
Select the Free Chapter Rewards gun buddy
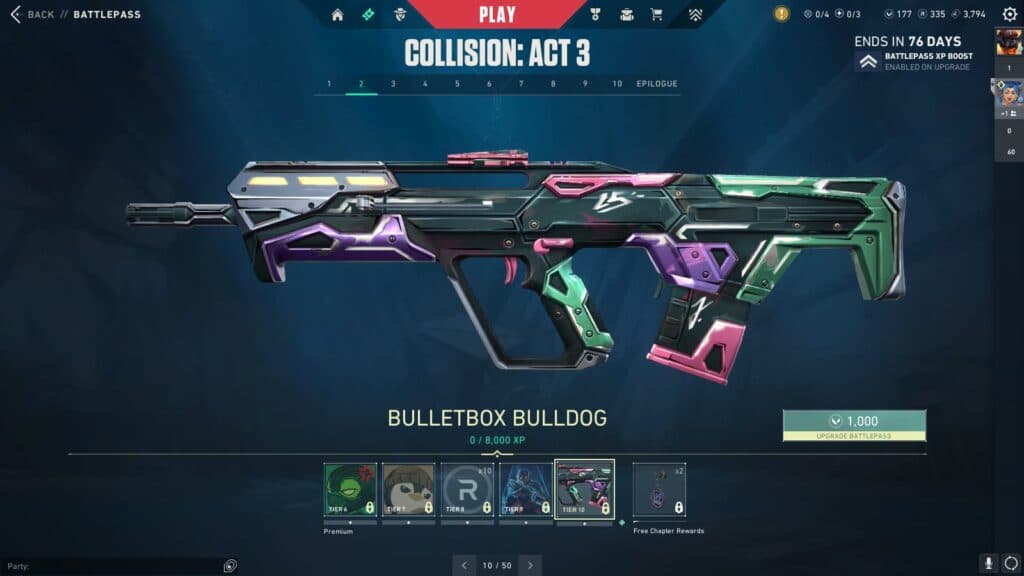pos(659,489)
